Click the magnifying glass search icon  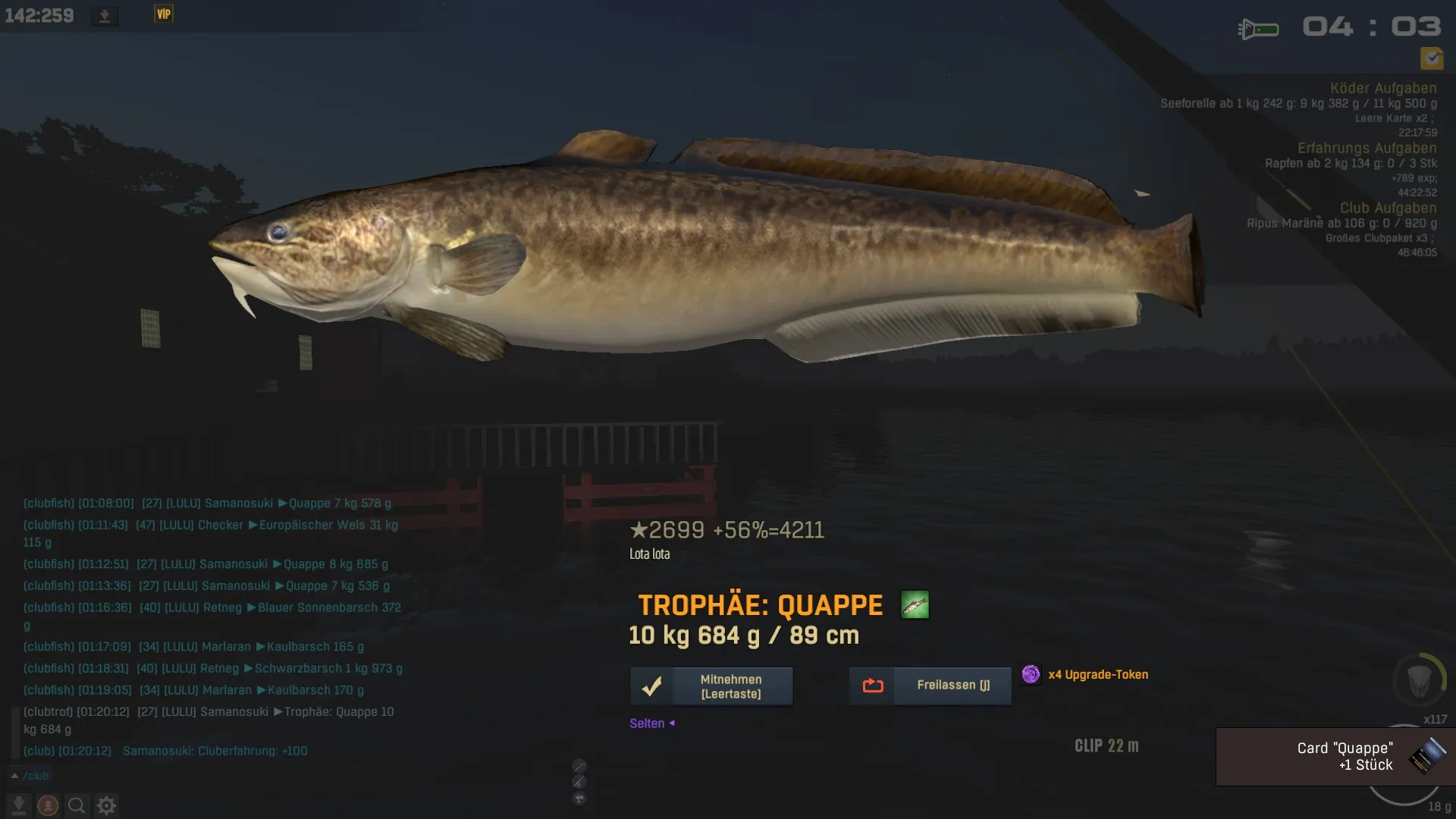[x=77, y=805]
